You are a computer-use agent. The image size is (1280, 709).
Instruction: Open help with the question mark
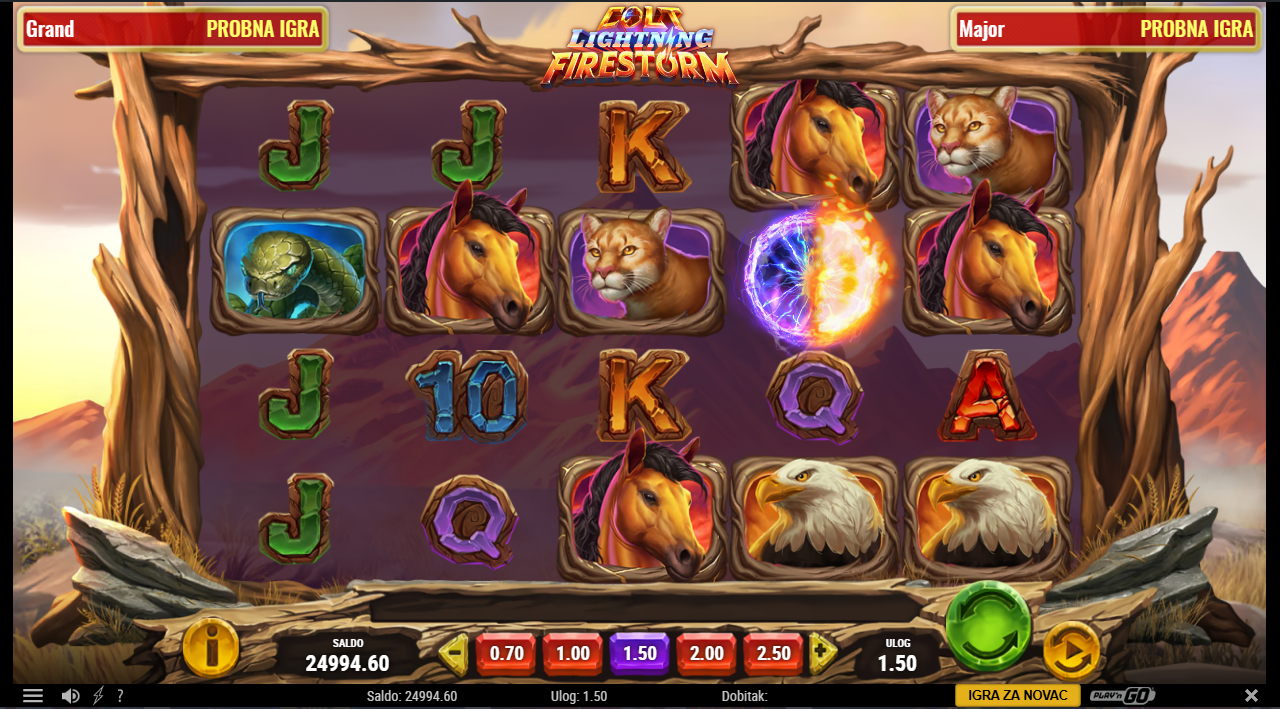click(120, 696)
